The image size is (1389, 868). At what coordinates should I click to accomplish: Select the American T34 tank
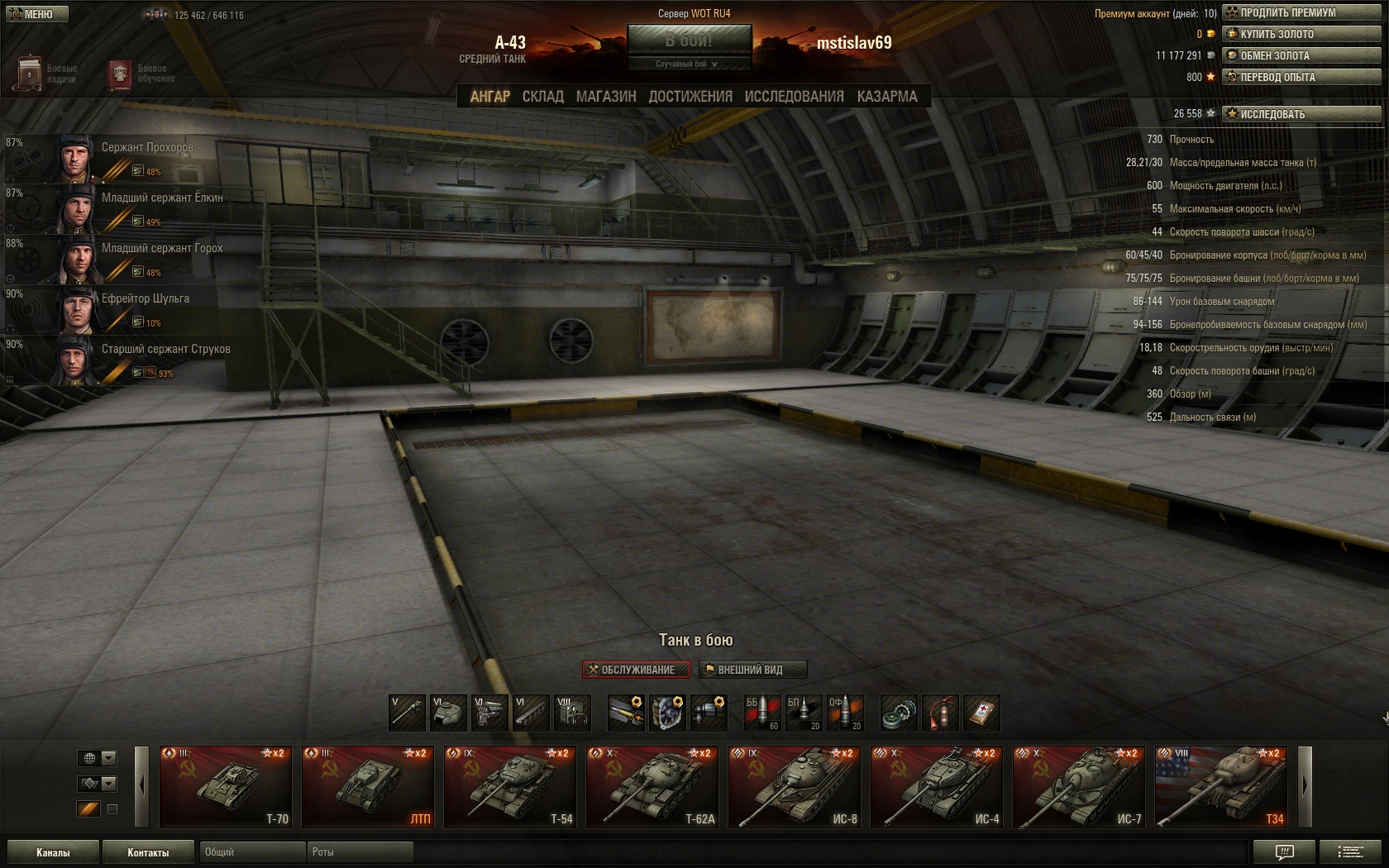1220,786
